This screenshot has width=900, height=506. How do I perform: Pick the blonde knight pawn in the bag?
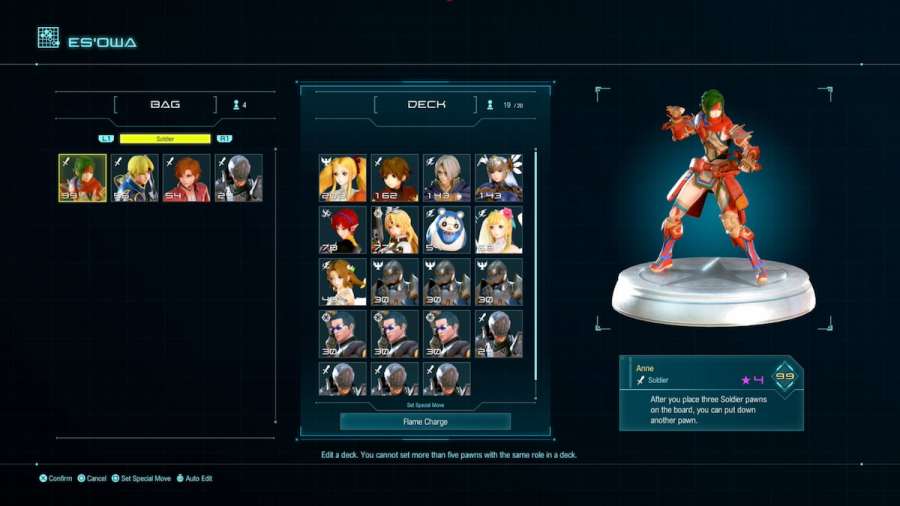click(134, 178)
